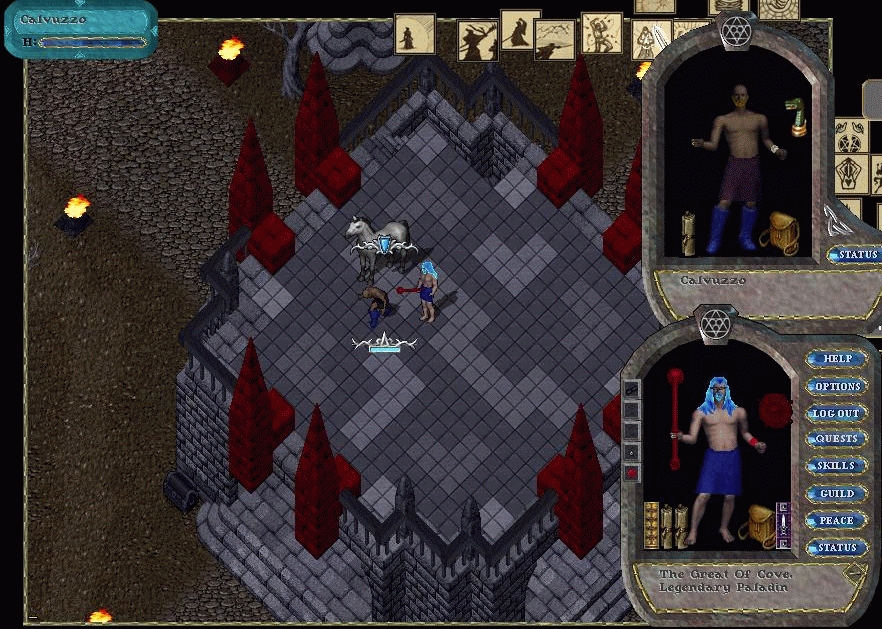Open the twin scrolls on the Paladin paperdoll
The height and width of the screenshot is (629, 882).
pos(676,526)
